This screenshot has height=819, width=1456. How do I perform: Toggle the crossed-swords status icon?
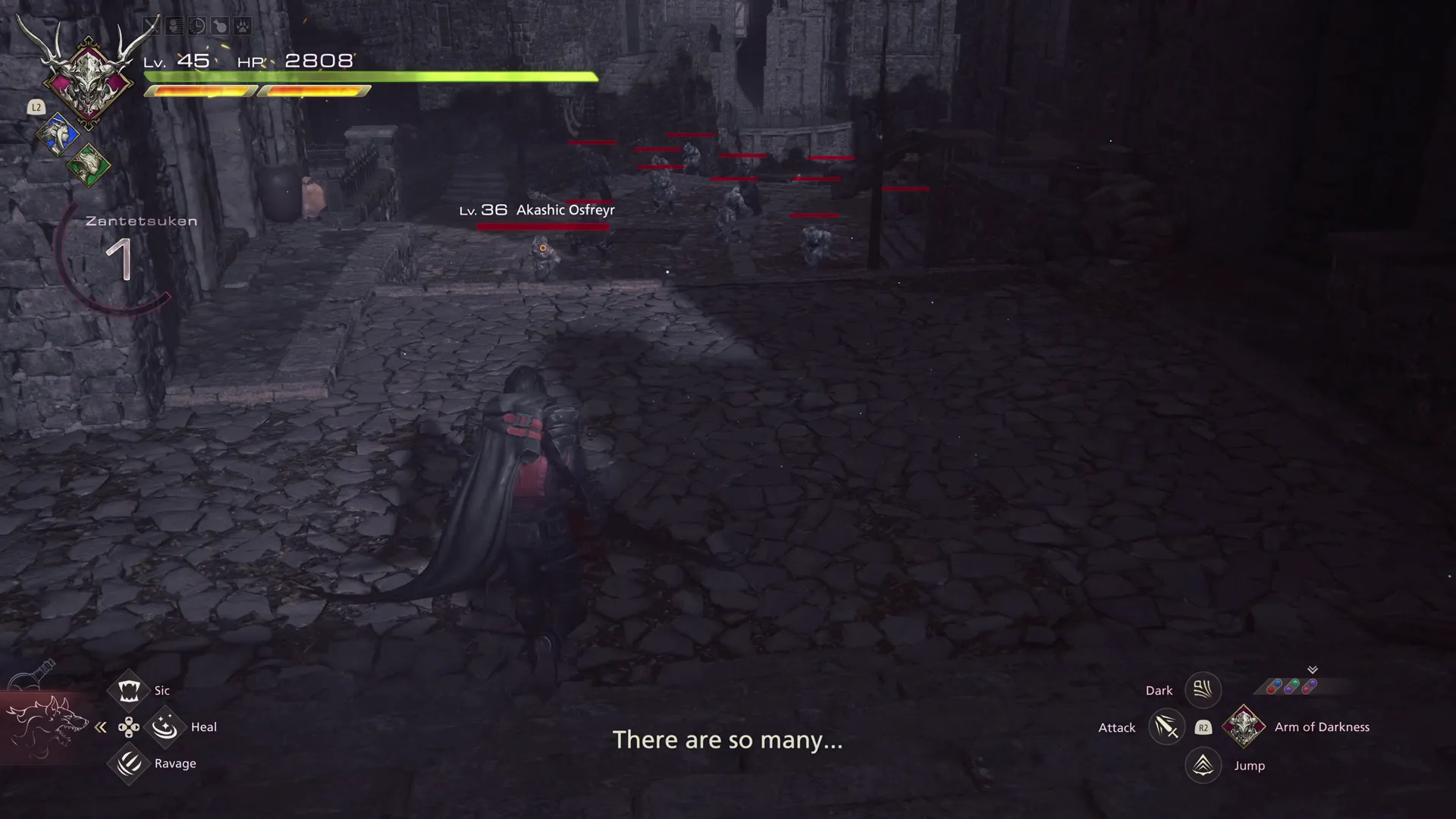150,27
